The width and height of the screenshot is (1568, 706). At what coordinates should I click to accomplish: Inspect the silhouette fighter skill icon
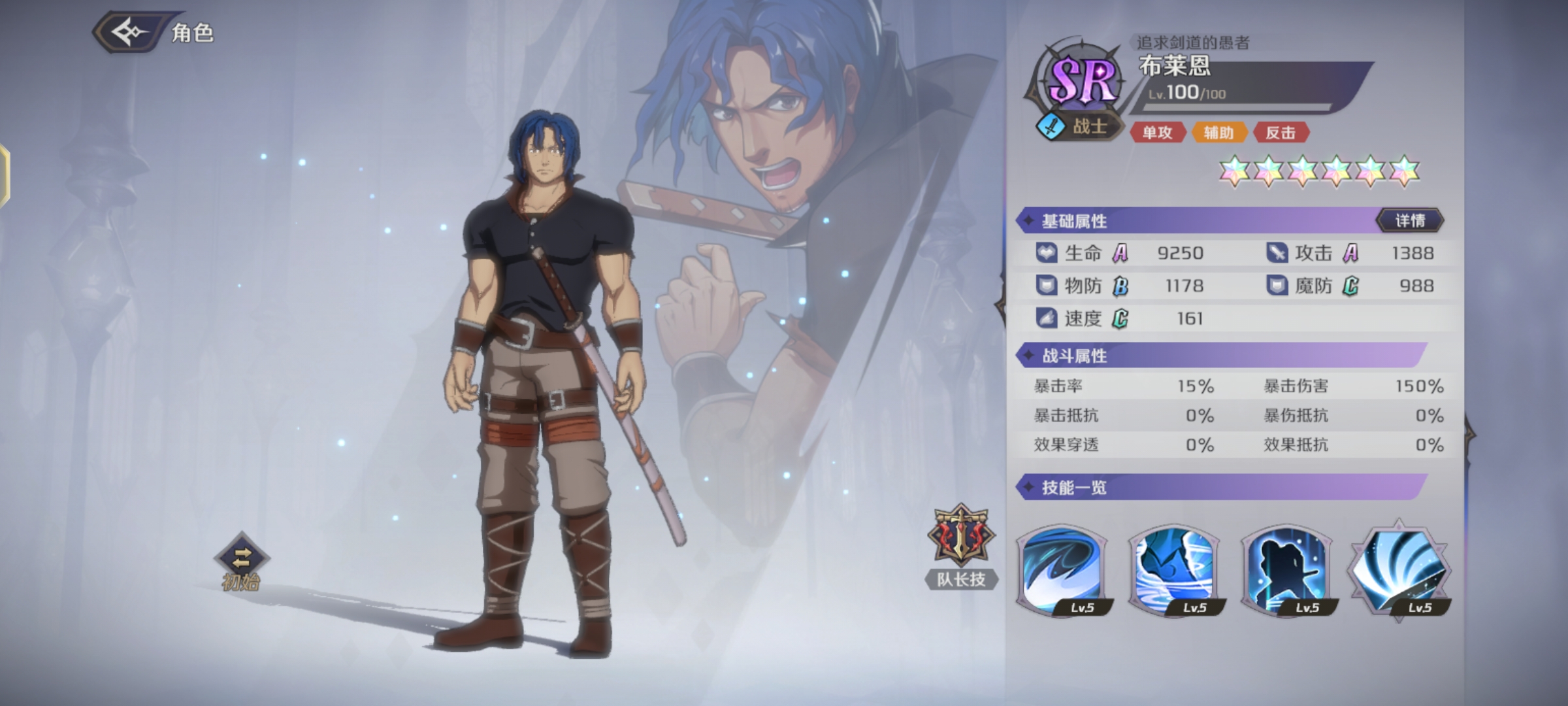1287,570
